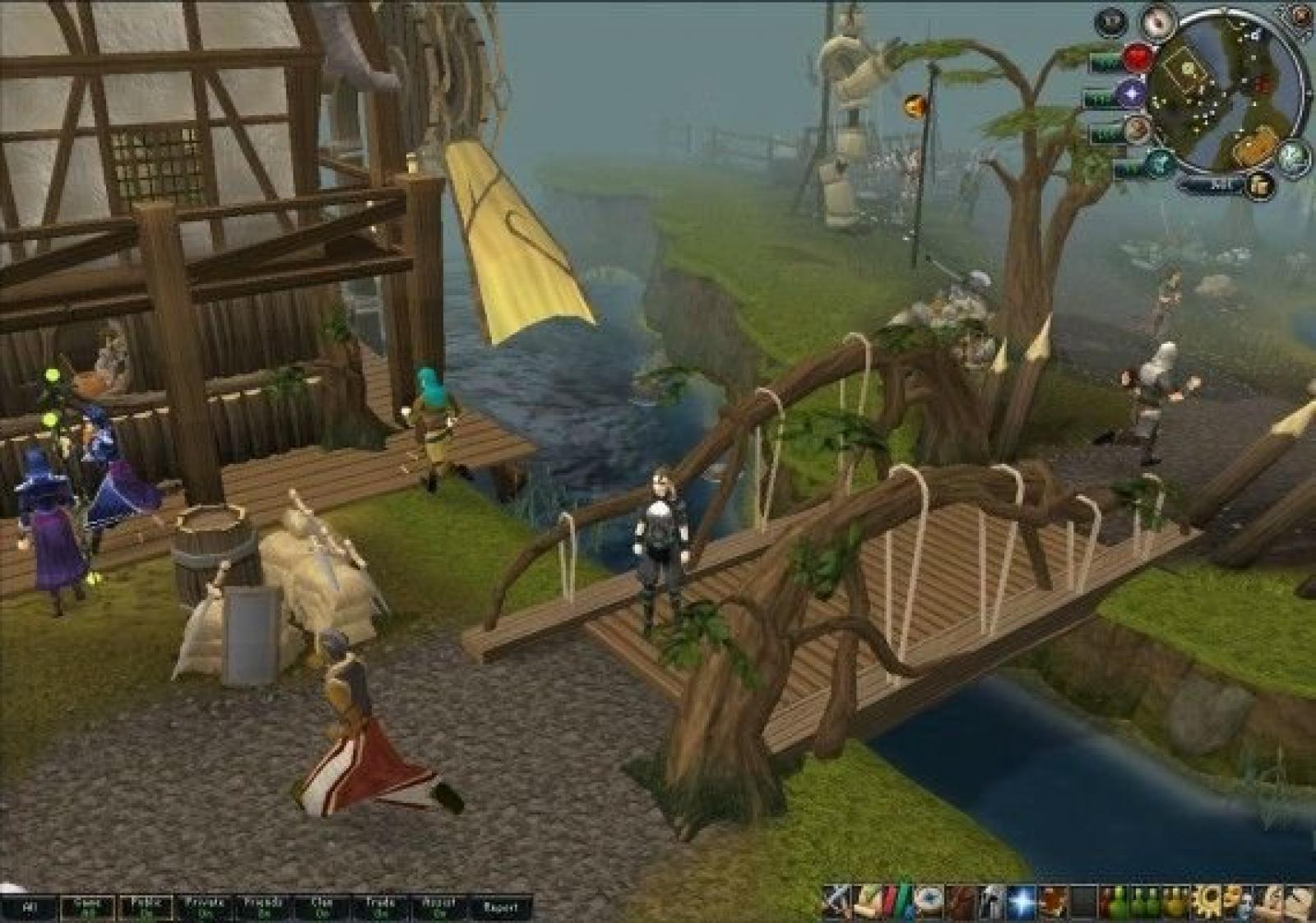
Task: Click on the circular minimap
Action: click(1226, 90)
